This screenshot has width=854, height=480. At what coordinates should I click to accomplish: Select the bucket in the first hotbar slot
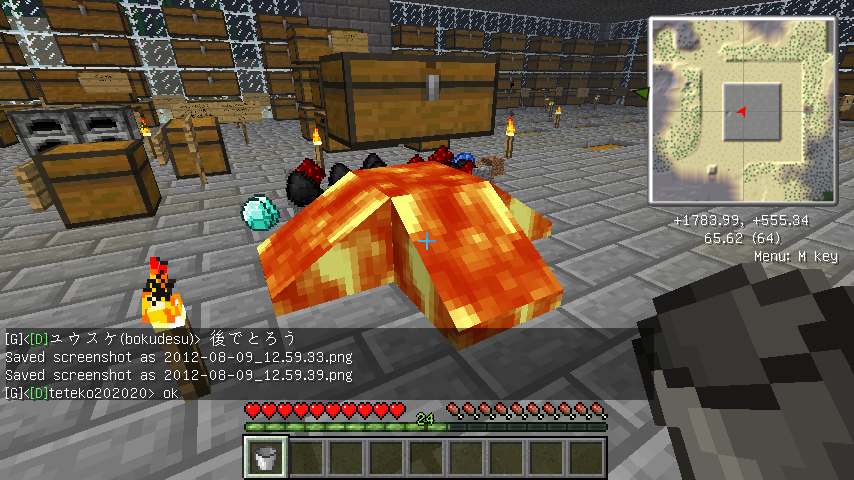click(267, 458)
